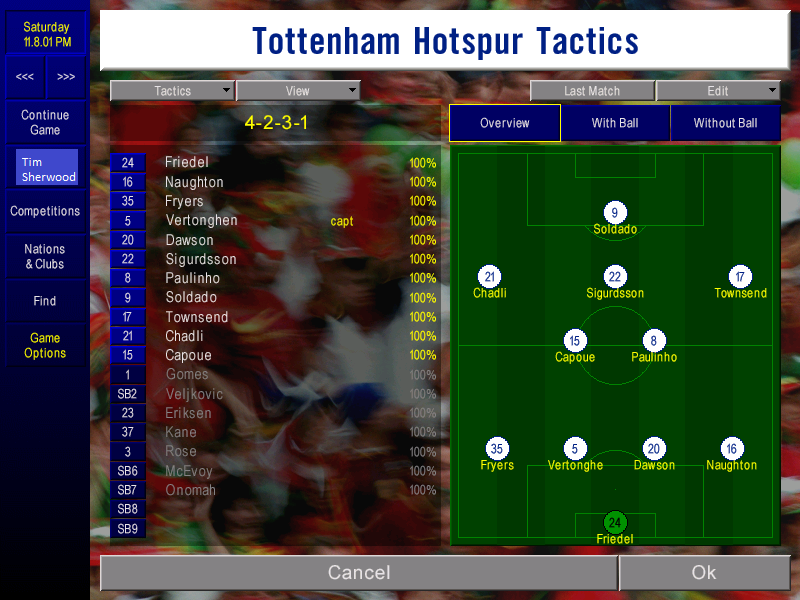Screen dimensions: 800x600
Task: Select the Overview tab
Action: [x=505, y=123]
